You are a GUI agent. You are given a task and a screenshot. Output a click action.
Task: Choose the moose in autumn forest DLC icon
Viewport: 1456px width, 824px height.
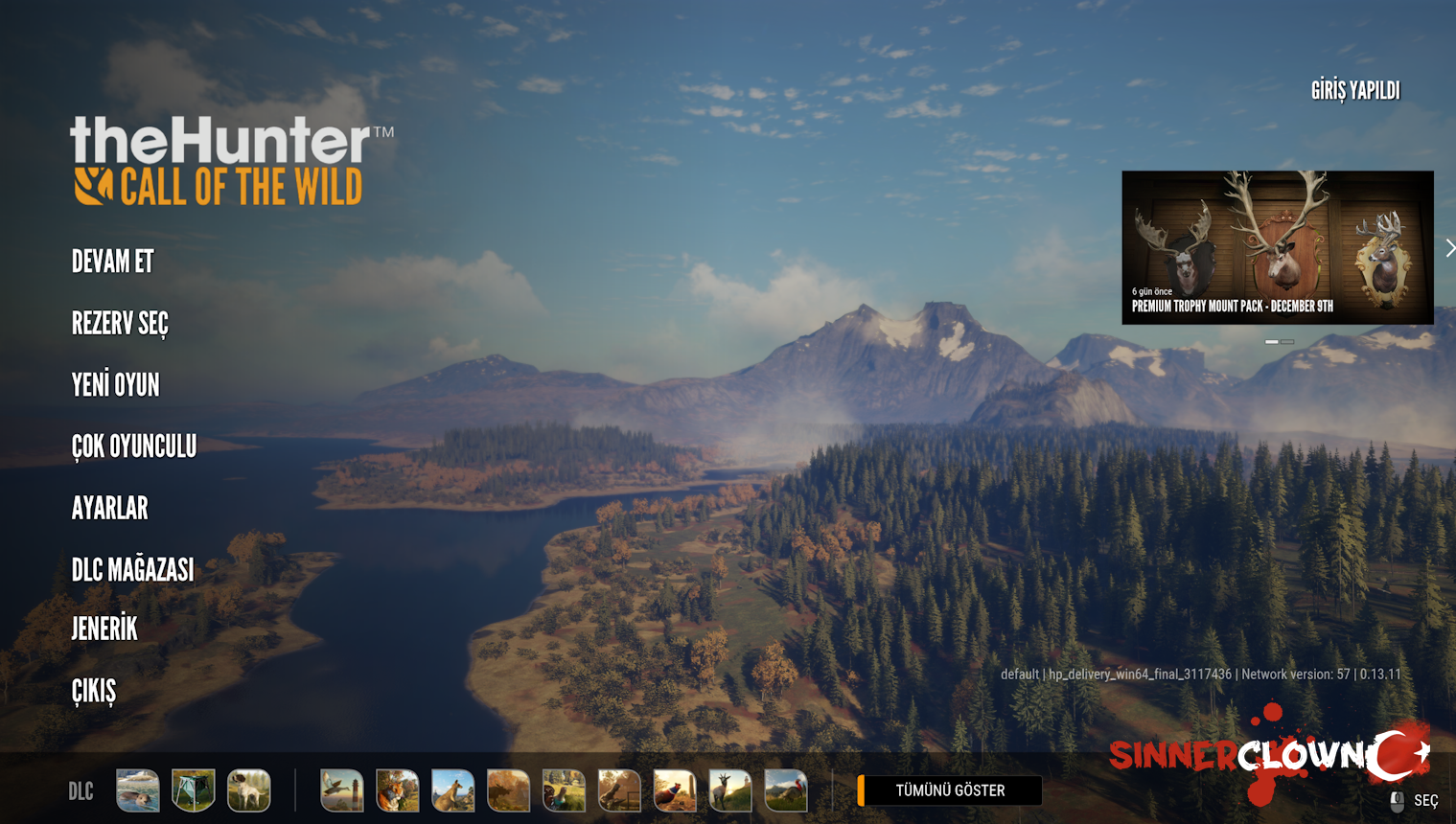tap(508, 790)
